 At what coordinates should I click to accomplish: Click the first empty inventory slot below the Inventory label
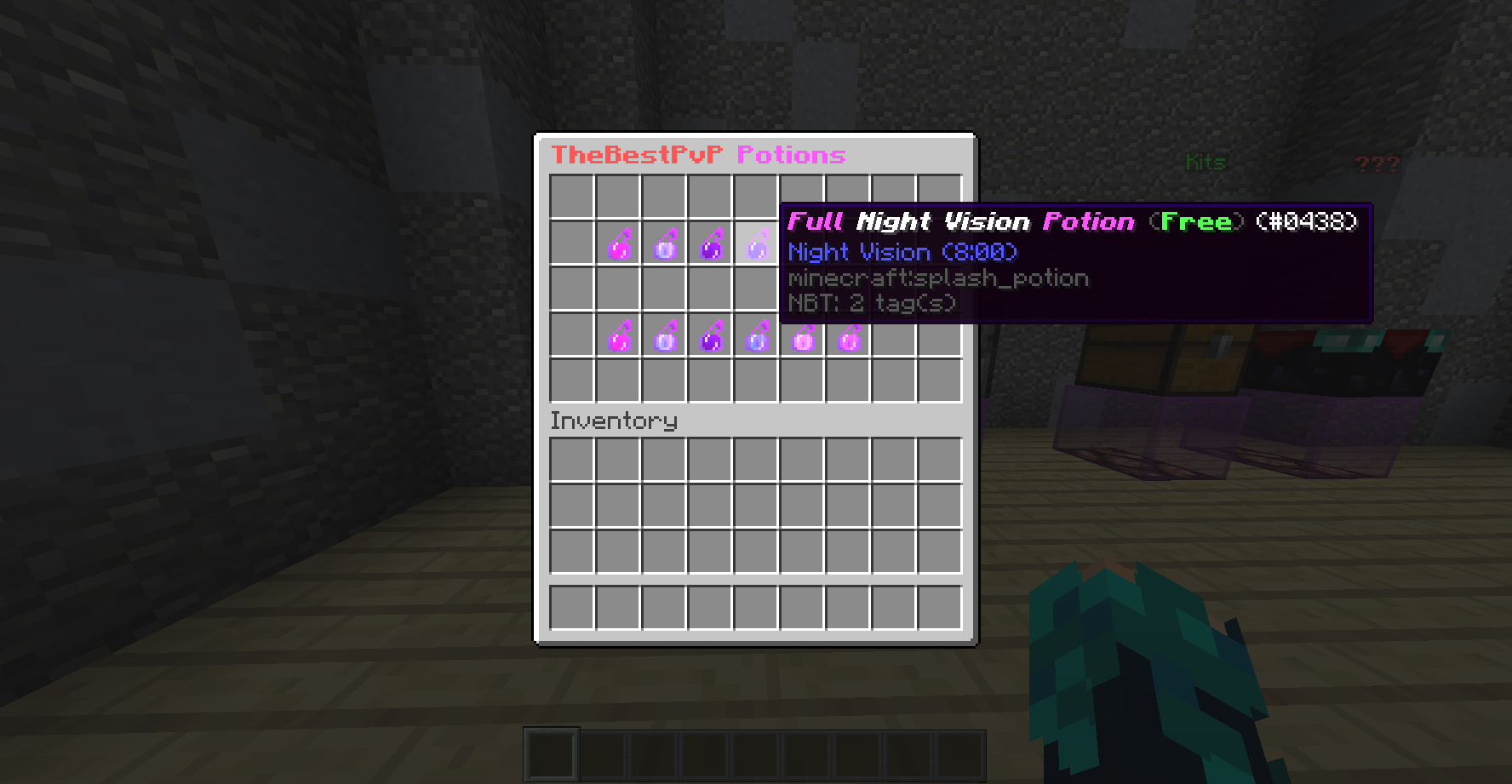coord(573,458)
